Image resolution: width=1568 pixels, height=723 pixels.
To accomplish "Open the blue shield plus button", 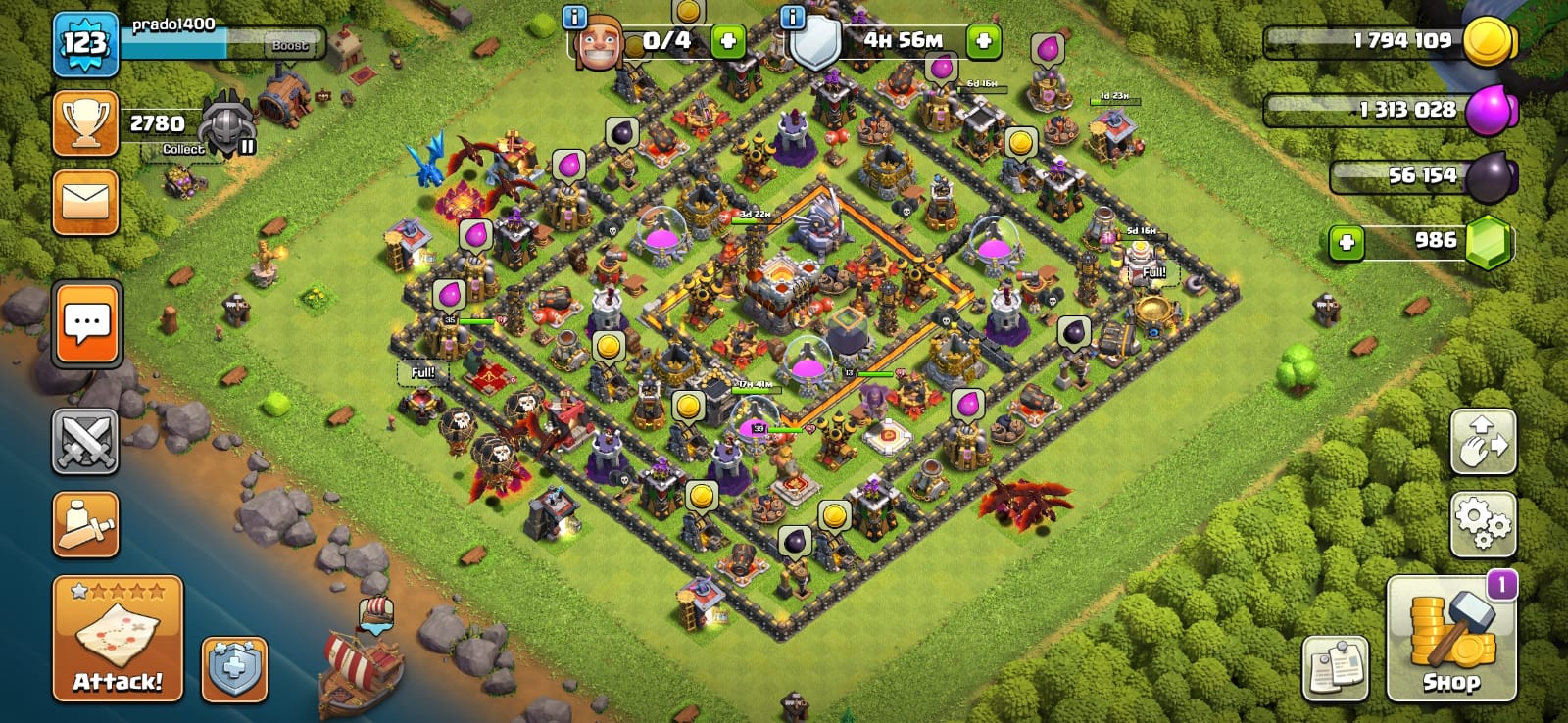I will coord(234,669).
